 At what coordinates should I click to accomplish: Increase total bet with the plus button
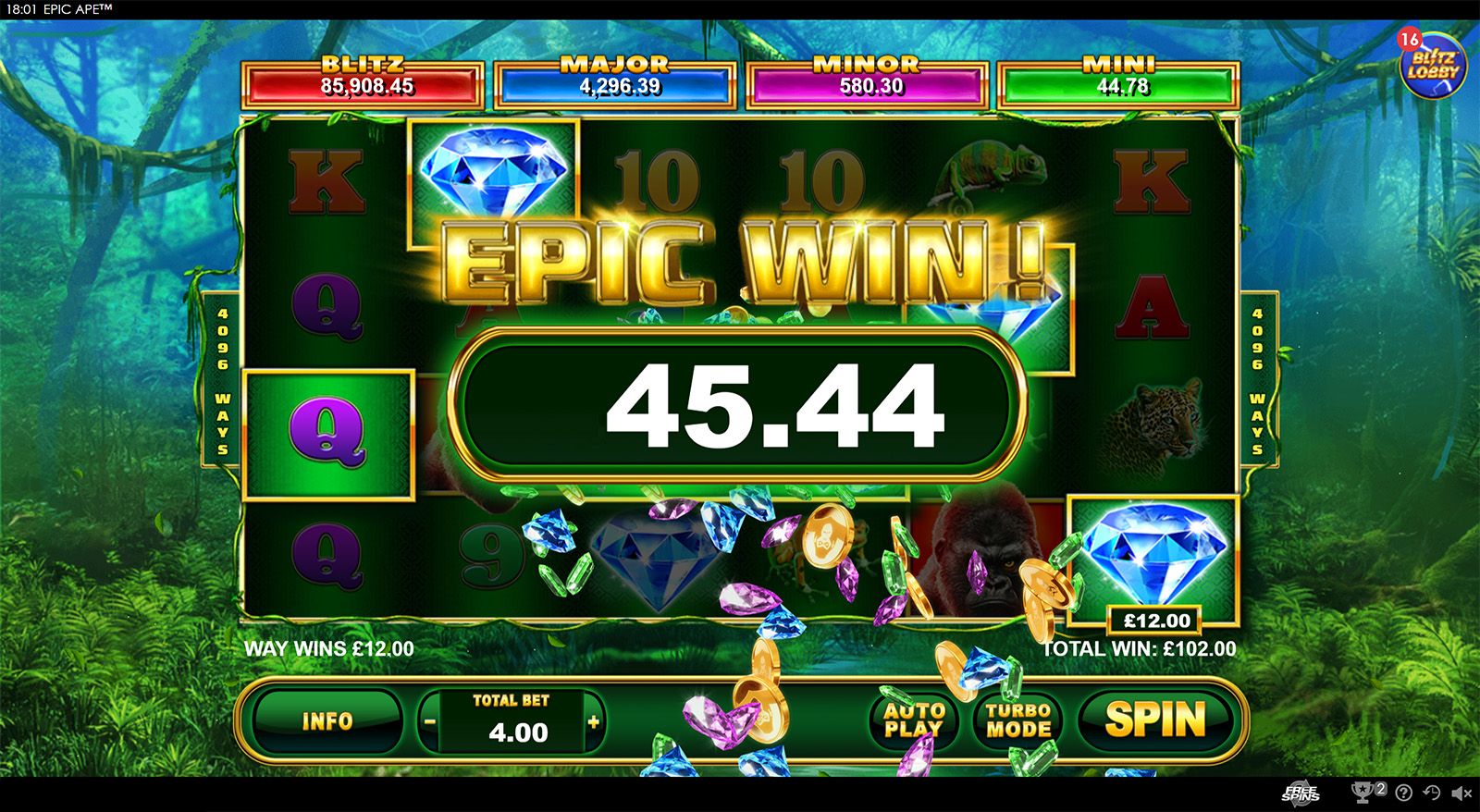(593, 722)
